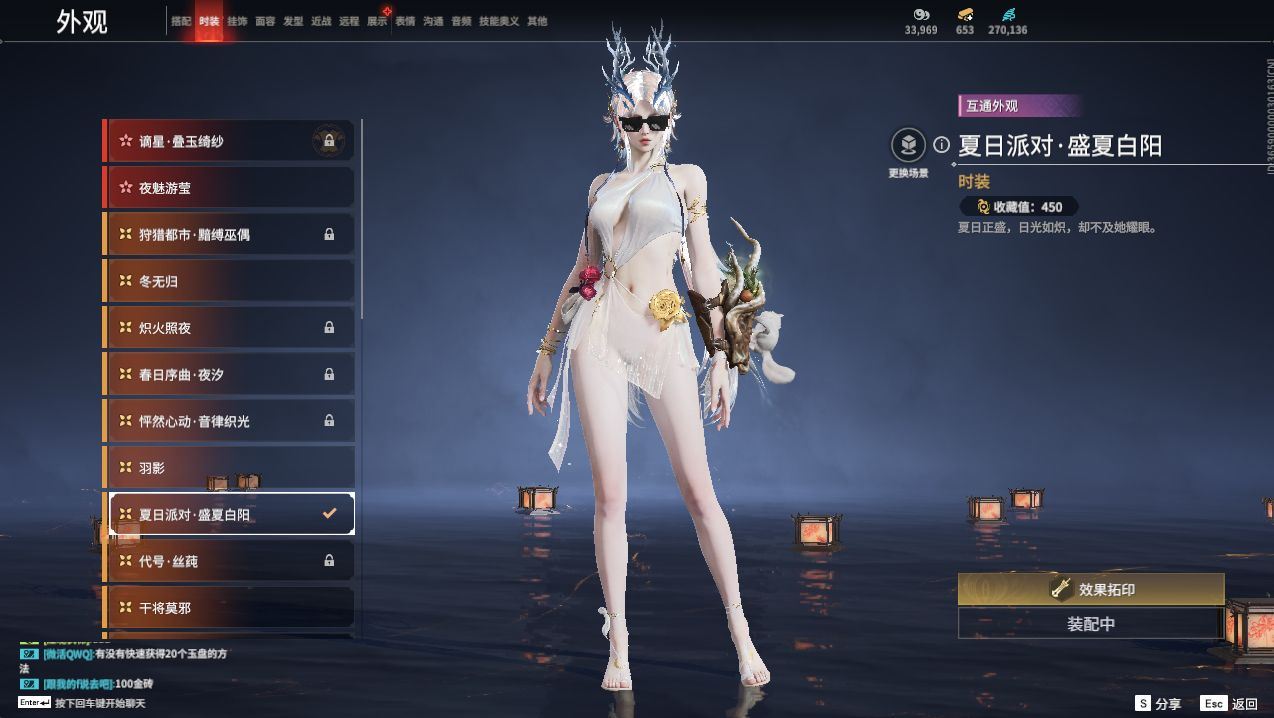Click the 效果拓印 button

coord(1090,590)
